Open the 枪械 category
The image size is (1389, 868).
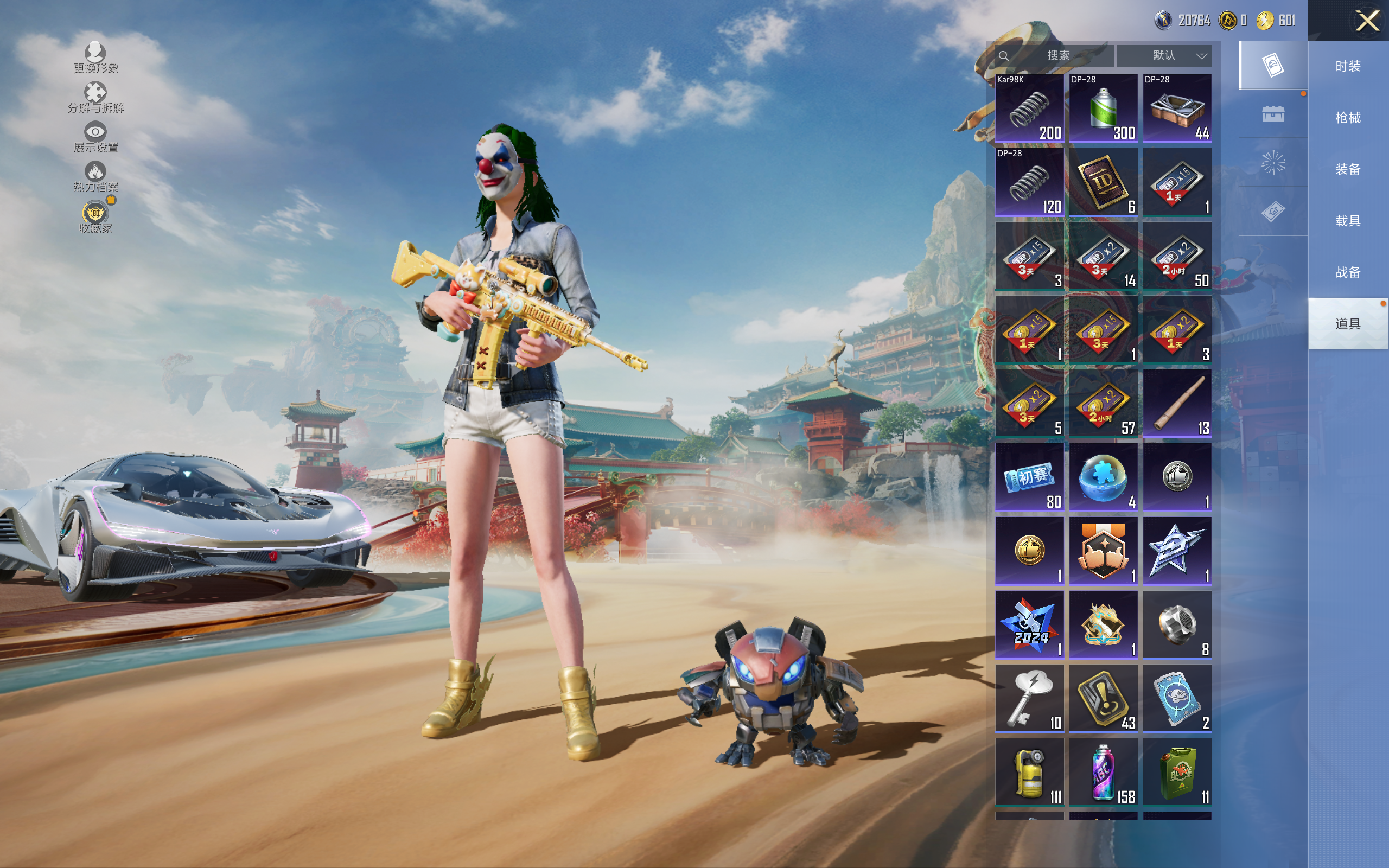1347,118
